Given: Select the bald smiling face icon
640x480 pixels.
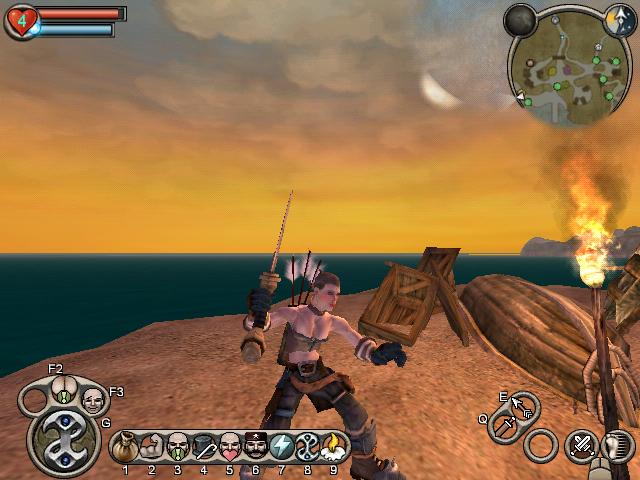Looking at the screenshot, I should click(x=93, y=401).
